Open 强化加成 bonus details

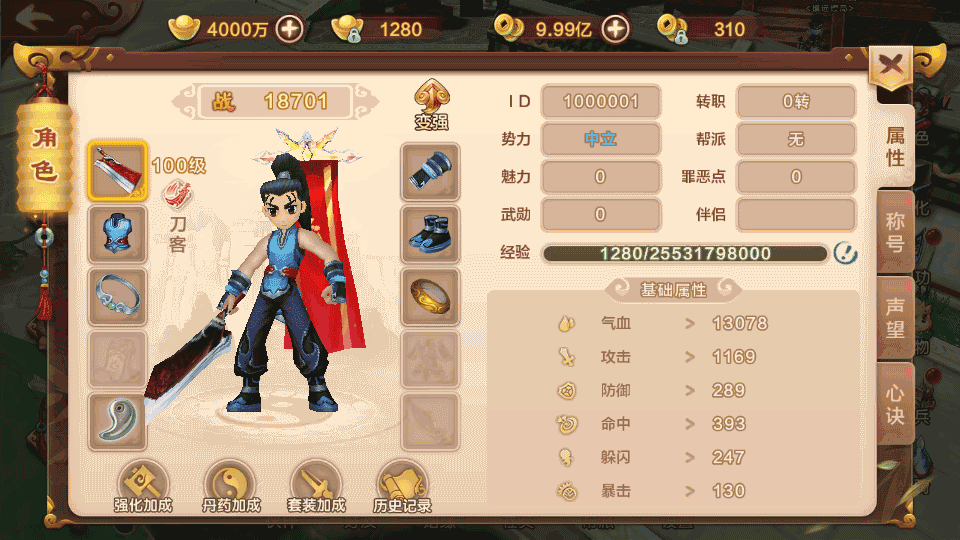click(x=143, y=487)
